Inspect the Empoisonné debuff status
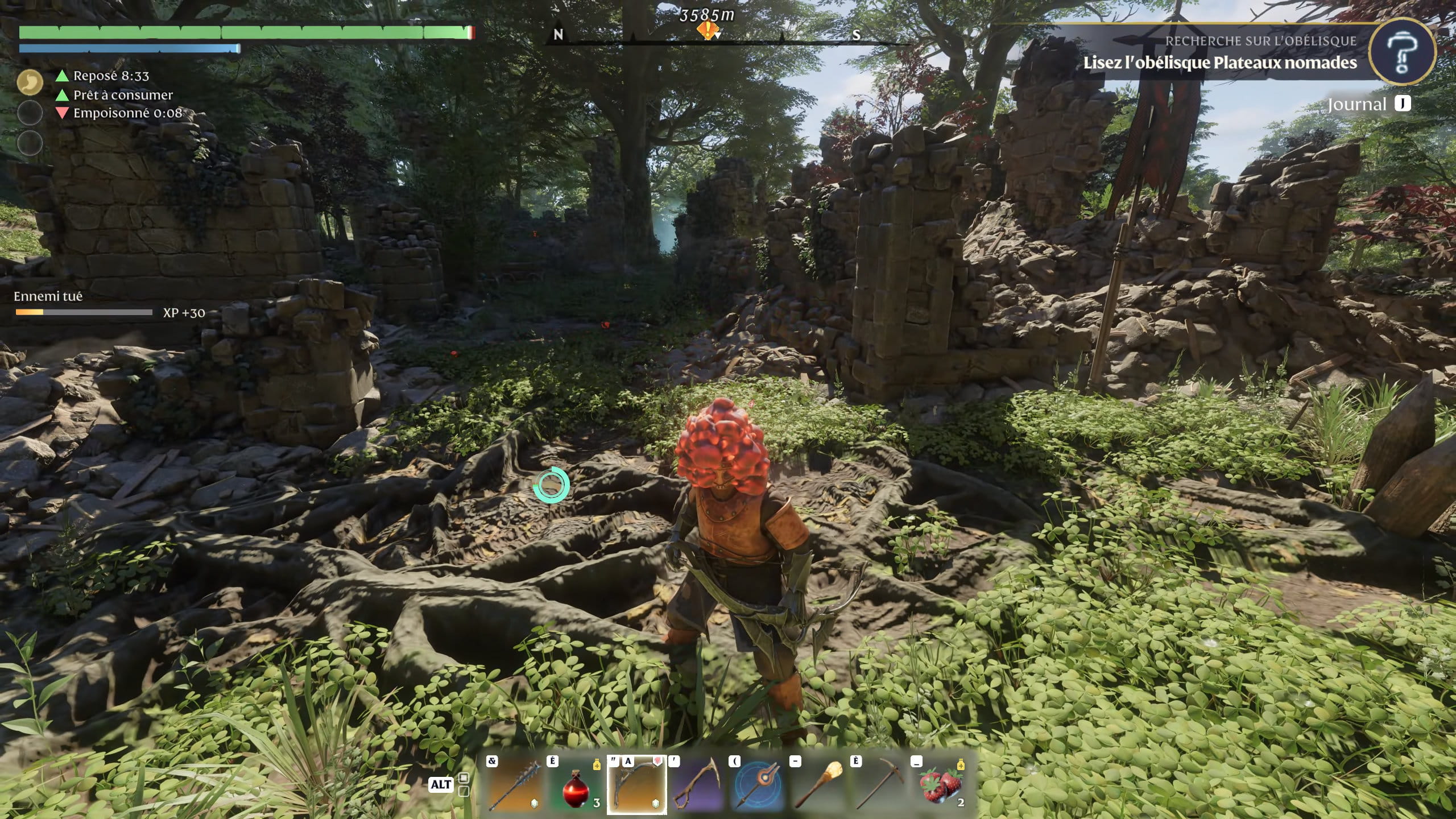 pos(127,113)
